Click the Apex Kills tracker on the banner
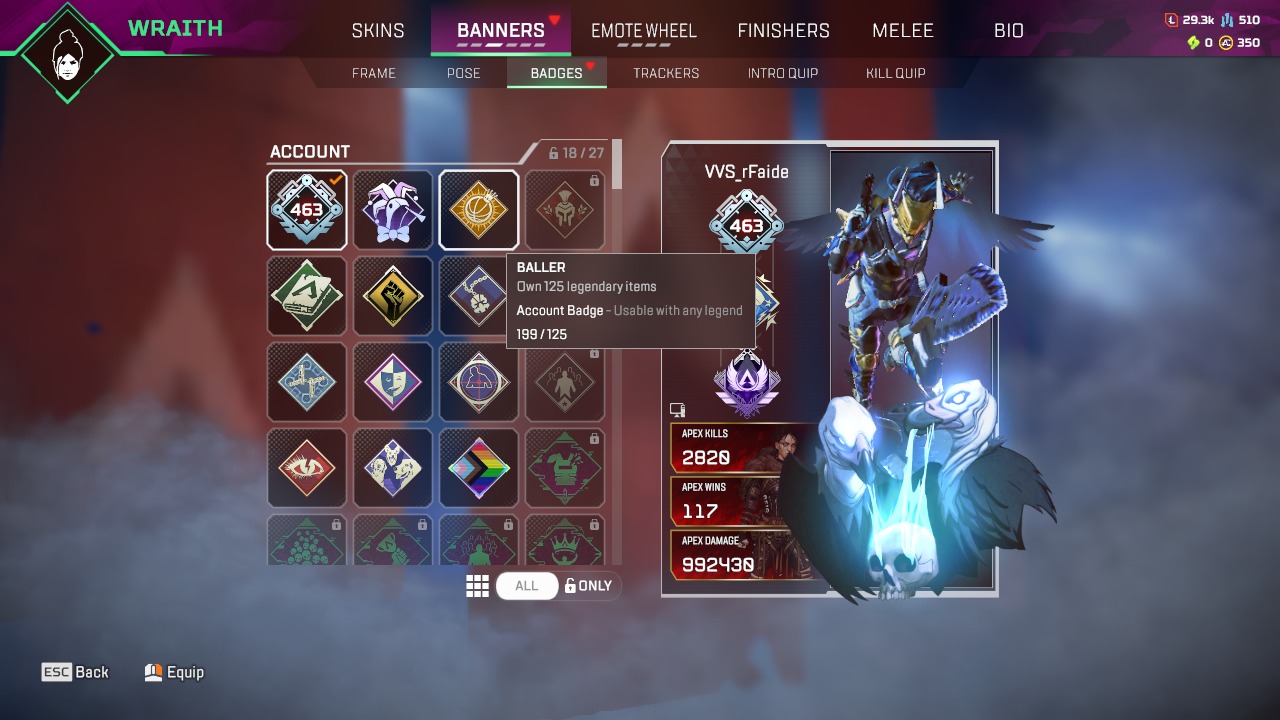 pos(730,448)
